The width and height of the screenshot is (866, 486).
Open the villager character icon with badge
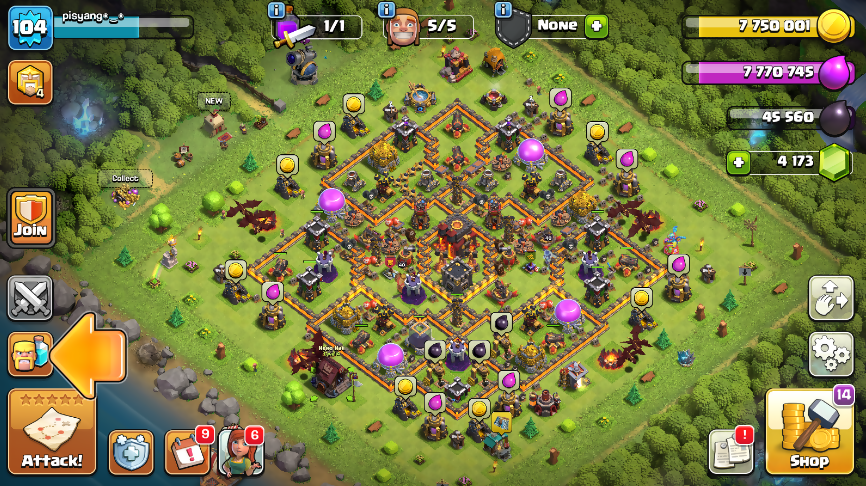pyautogui.click(x=240, y=452)
